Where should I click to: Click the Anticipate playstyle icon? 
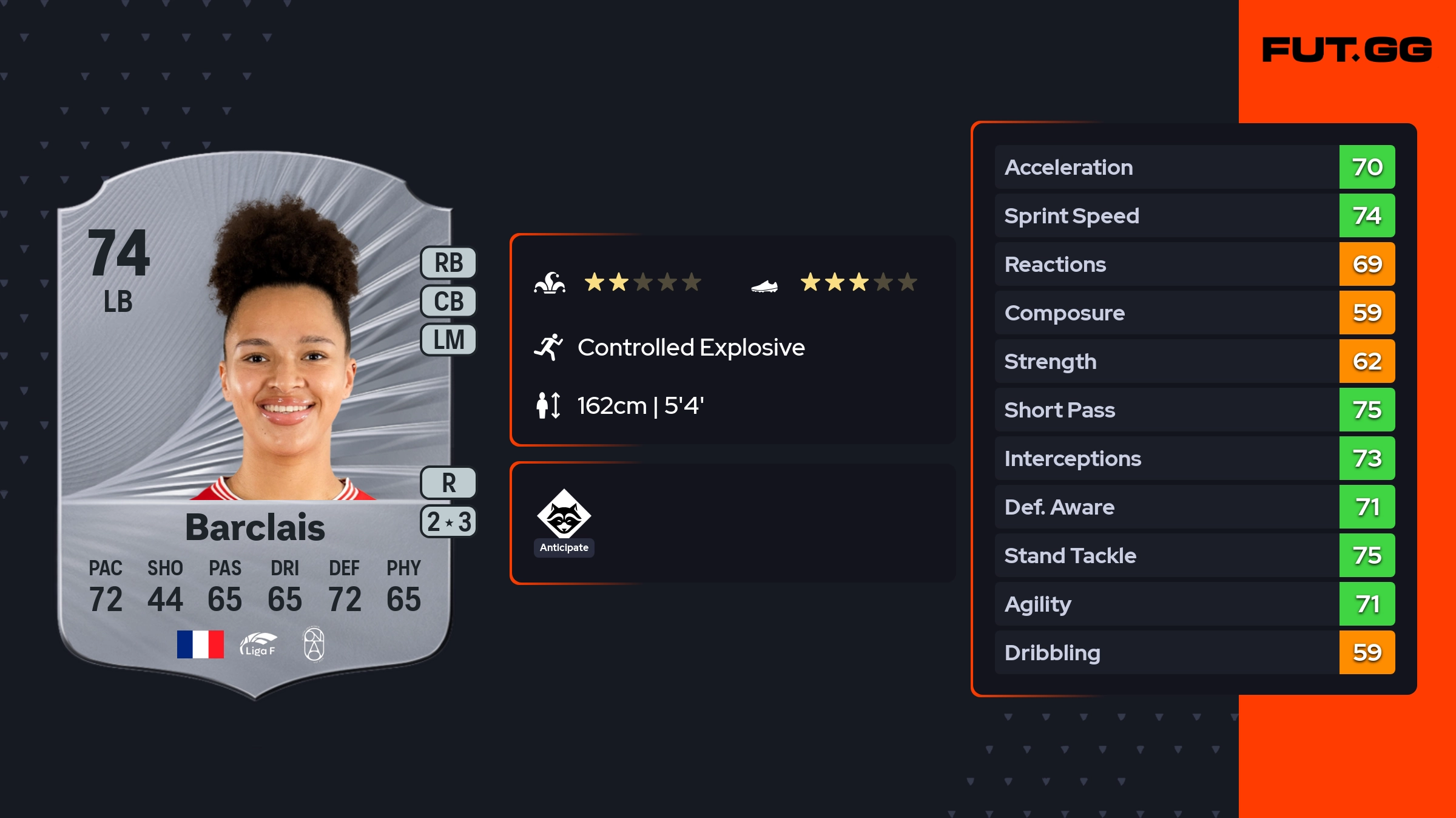coord(564,515)
